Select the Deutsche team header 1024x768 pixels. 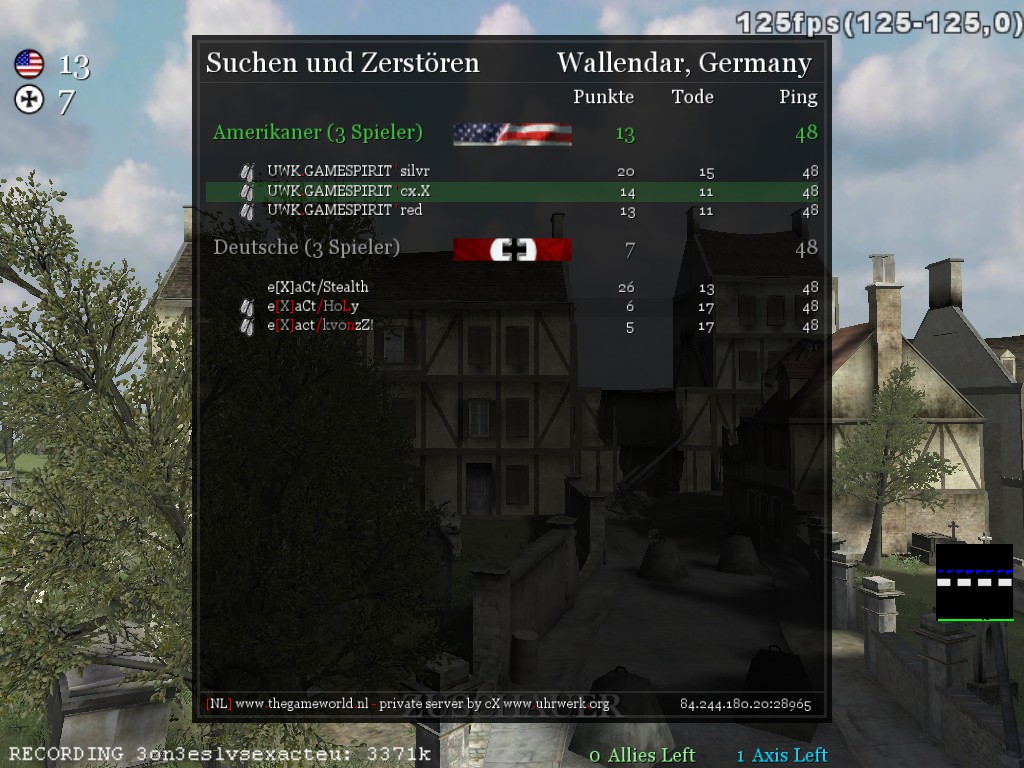point(306,247)
